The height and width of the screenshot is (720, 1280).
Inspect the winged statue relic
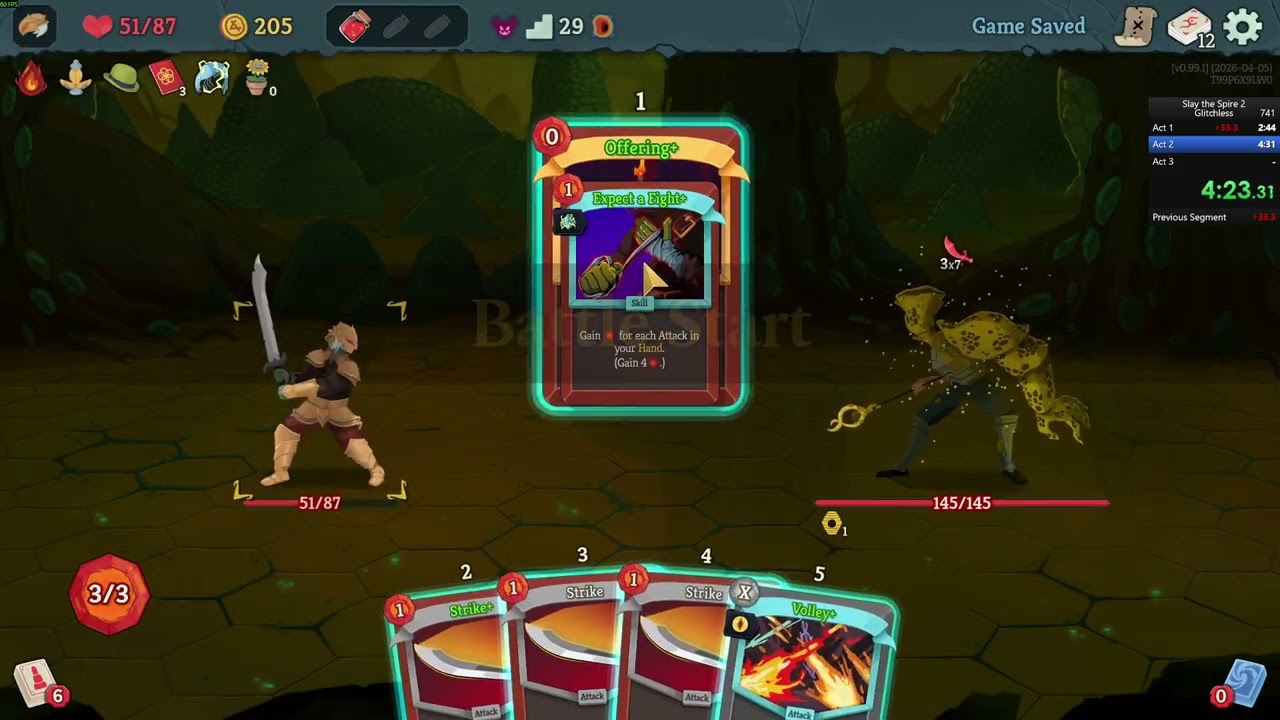click(x=76, y=78)
